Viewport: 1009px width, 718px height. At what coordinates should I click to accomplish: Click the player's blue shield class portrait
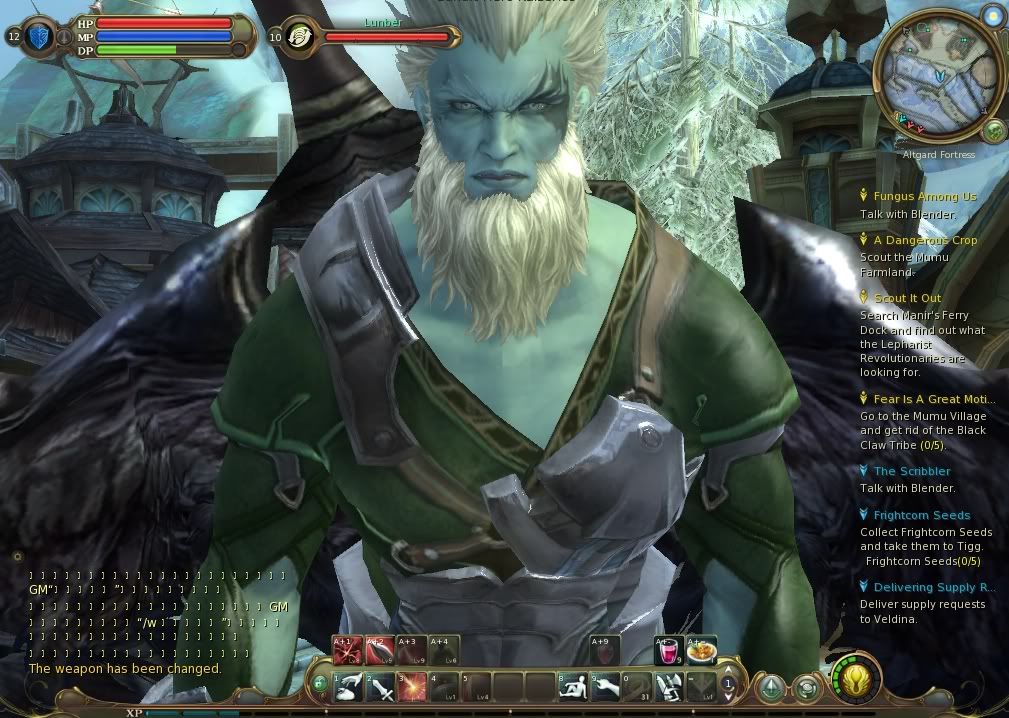point(40,37)
